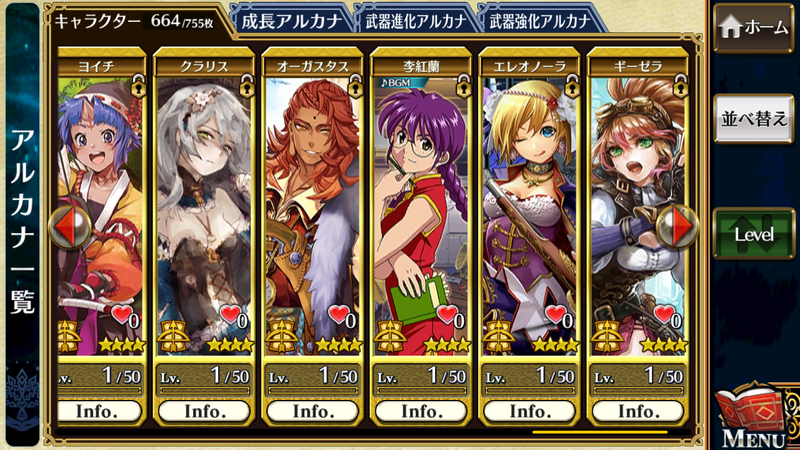Open the red book MENU
Screen dimensions: 800x450
tap(754, 415)
